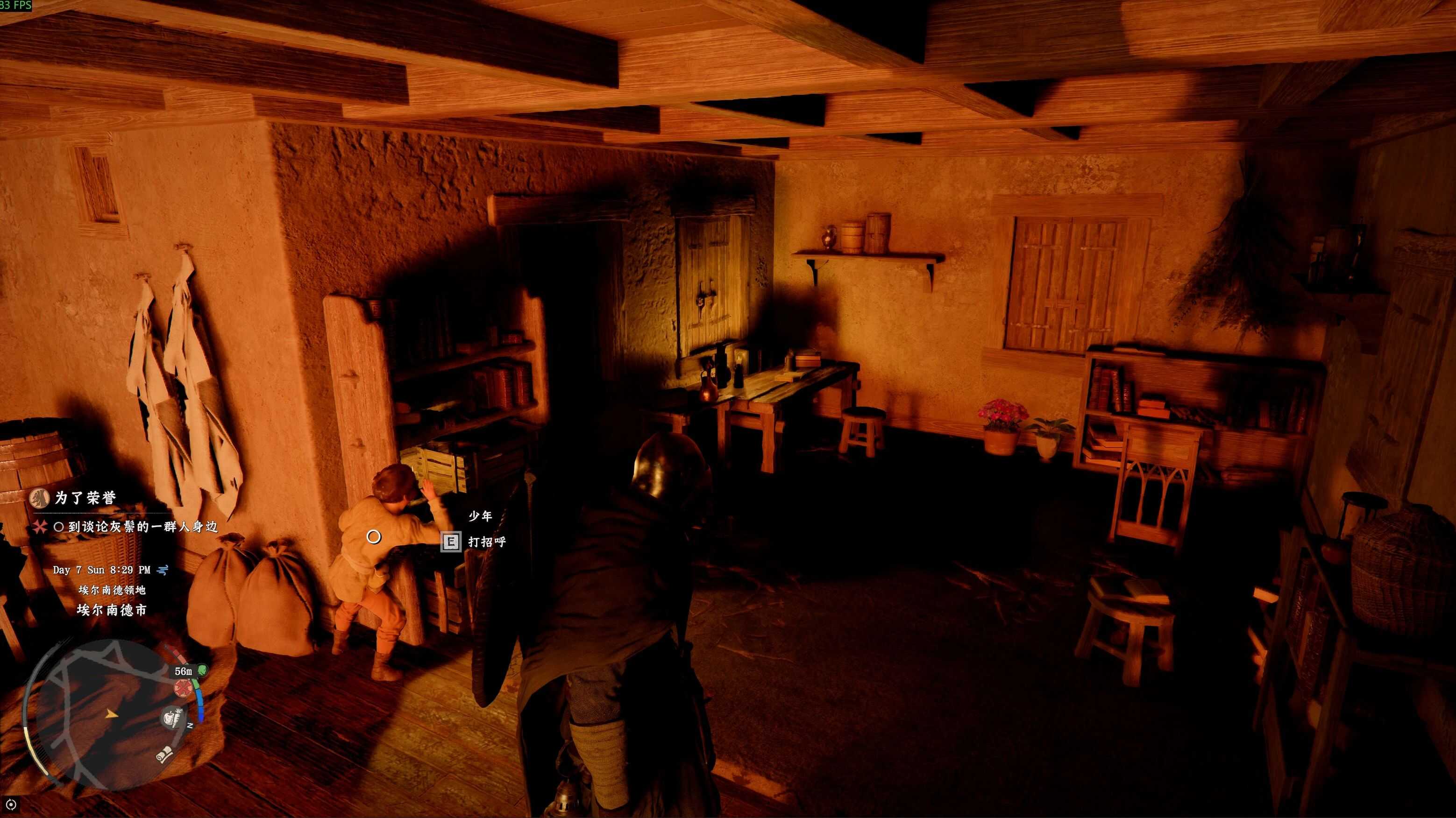Select the red quest marker on minimap

[183, 689]
